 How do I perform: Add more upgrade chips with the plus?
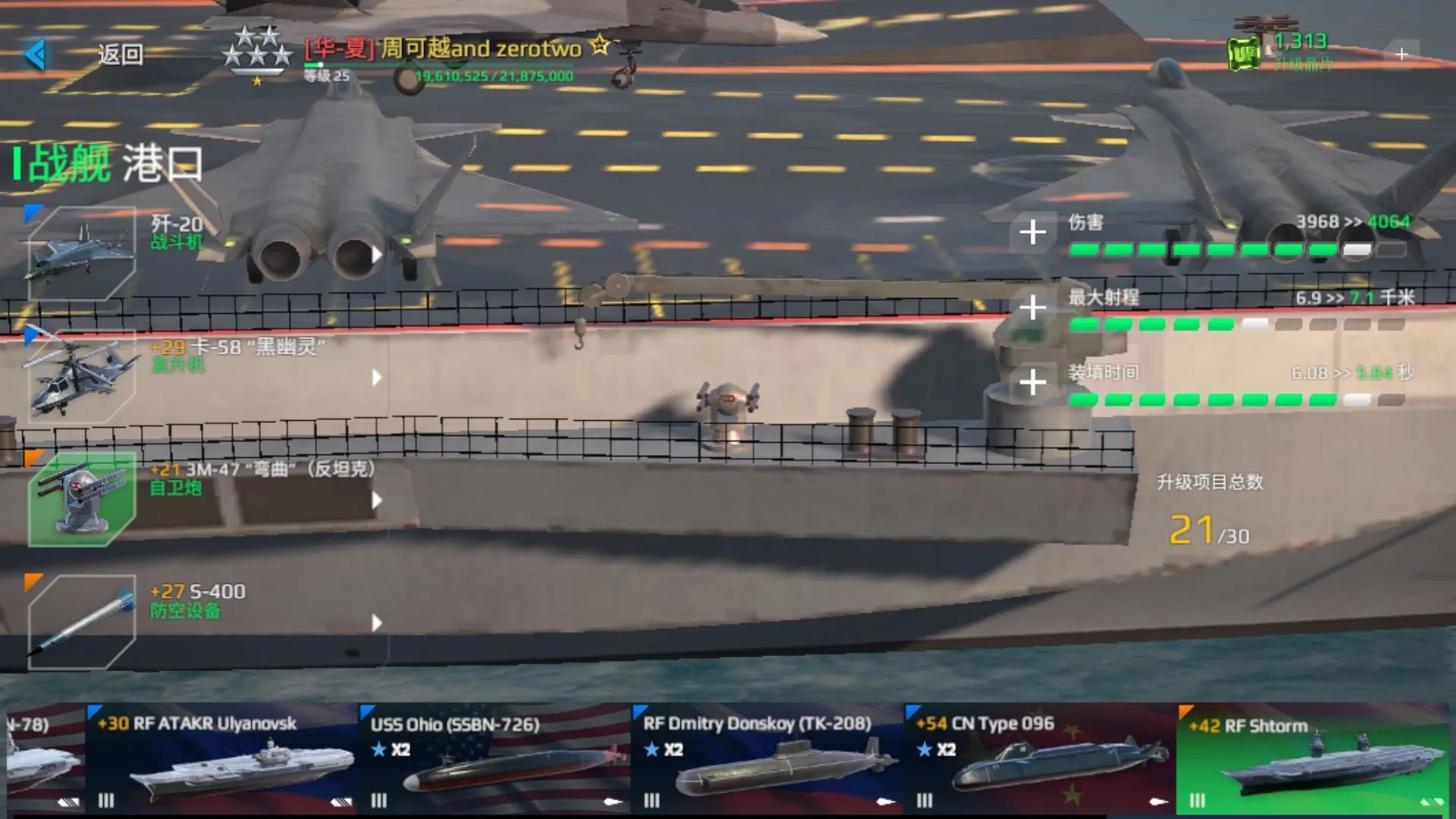pos(1401,54)
